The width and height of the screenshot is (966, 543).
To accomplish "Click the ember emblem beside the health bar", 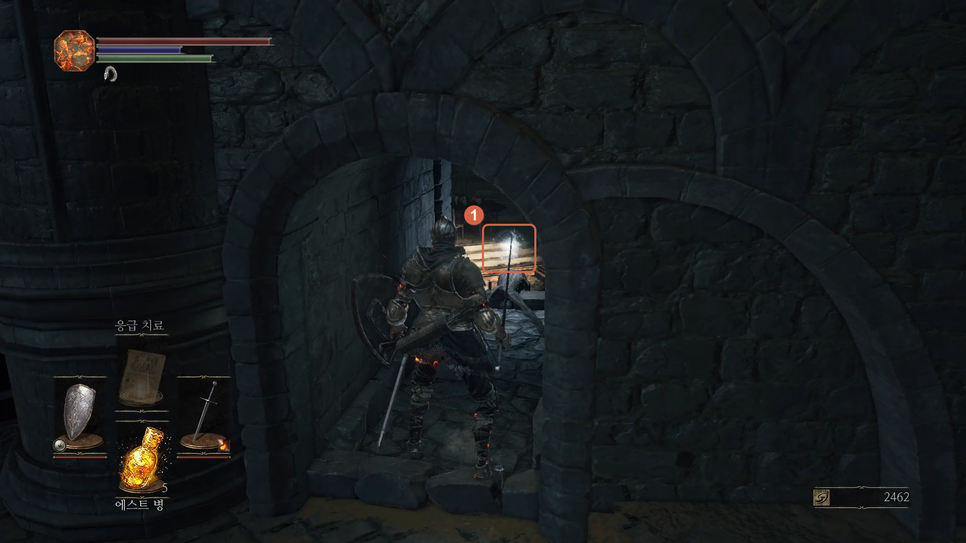I will (x=74, y=49).
